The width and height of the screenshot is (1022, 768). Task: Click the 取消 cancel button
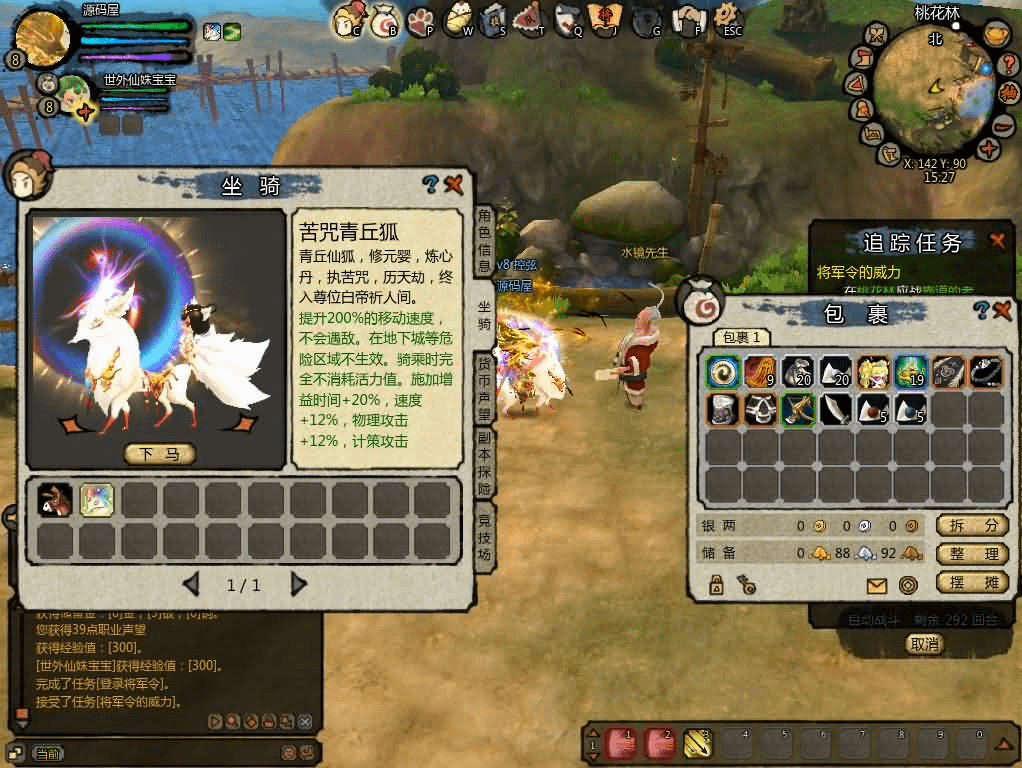(925, 644)
